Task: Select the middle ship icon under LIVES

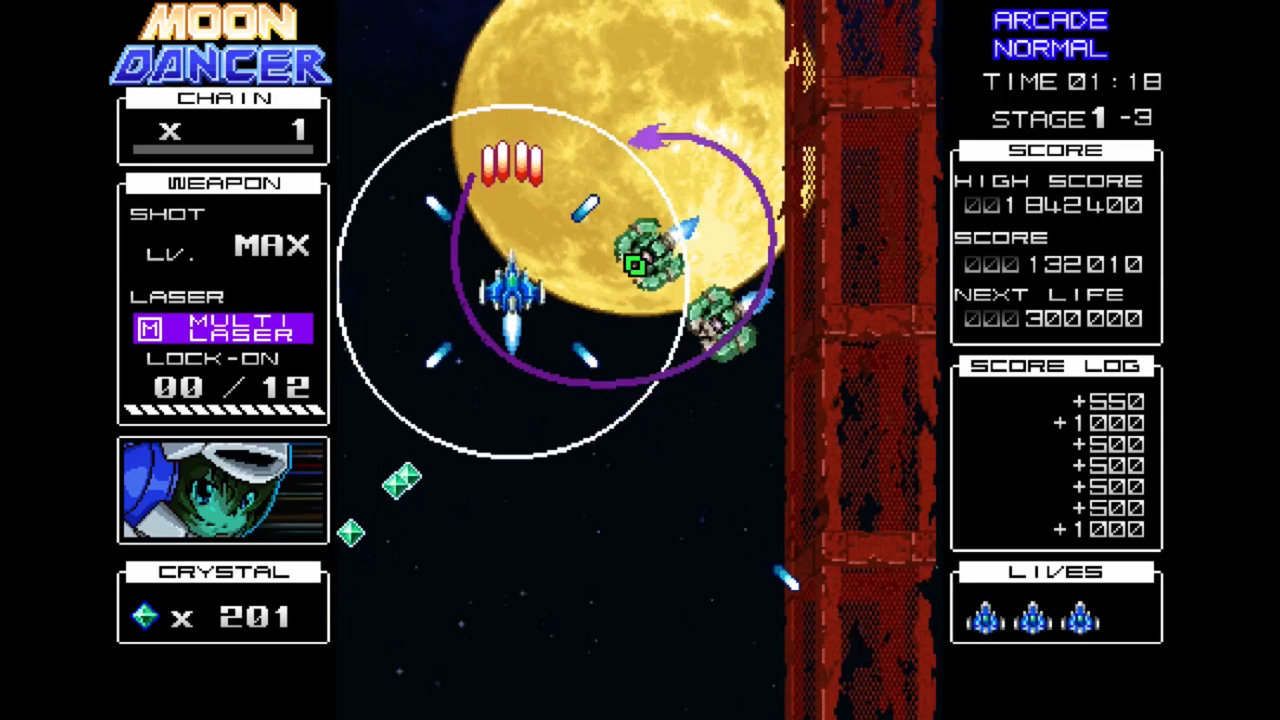Action: coord(1033,620)
